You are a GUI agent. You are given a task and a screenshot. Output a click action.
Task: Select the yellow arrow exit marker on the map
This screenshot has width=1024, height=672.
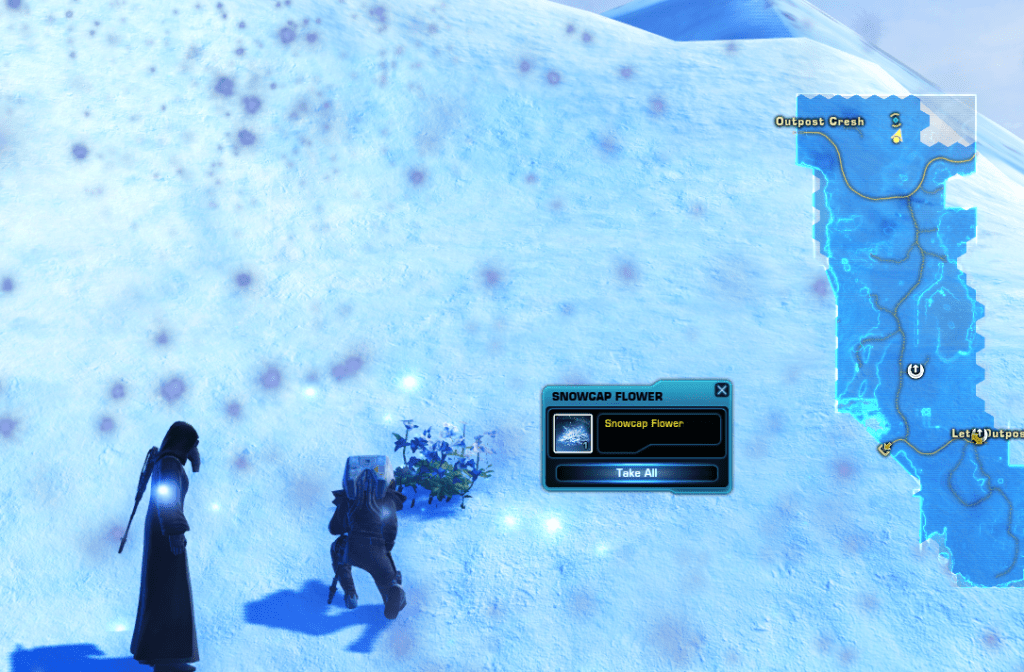click(x=885, y=449)
